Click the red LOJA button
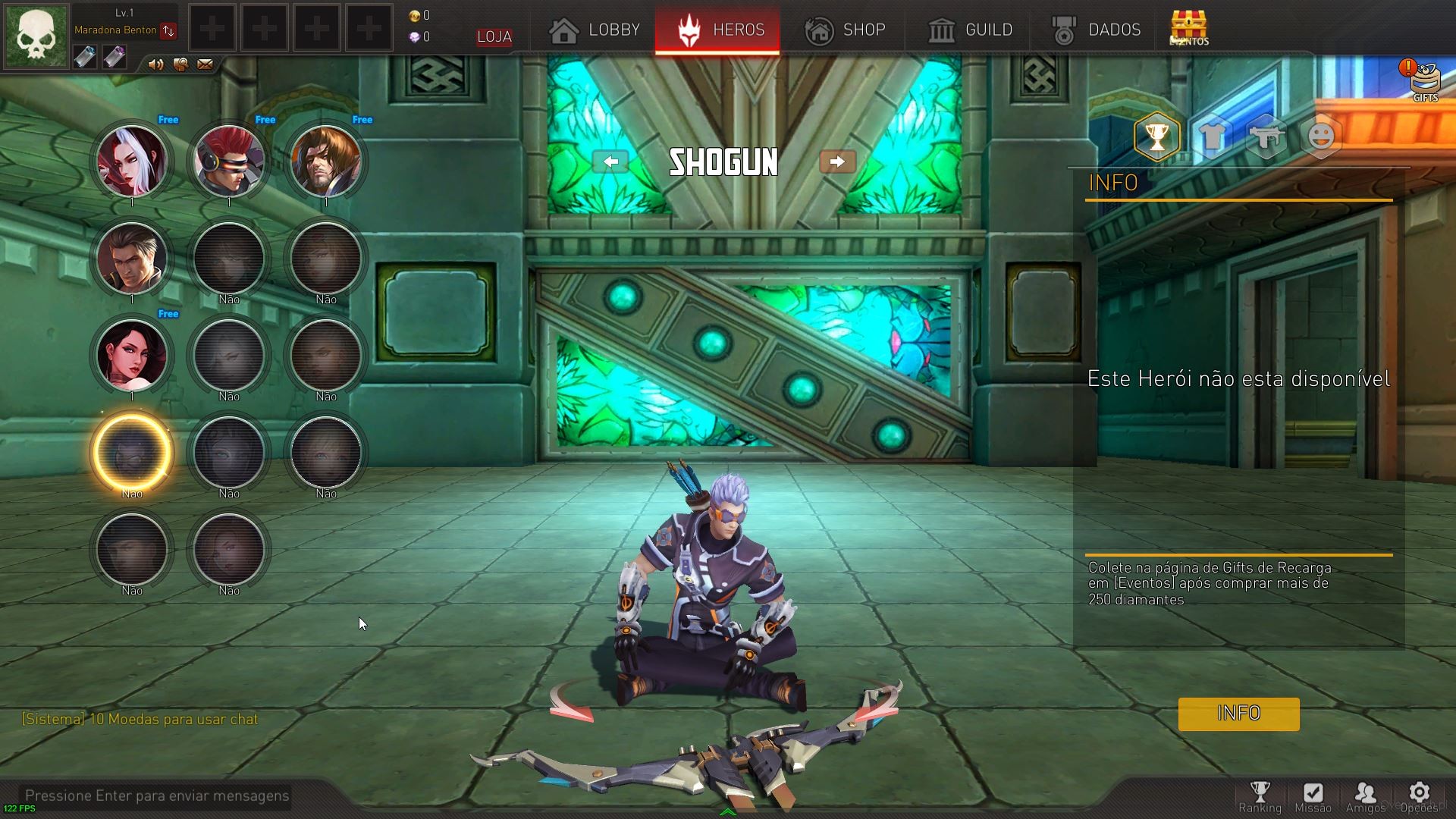 click(494, 36)
